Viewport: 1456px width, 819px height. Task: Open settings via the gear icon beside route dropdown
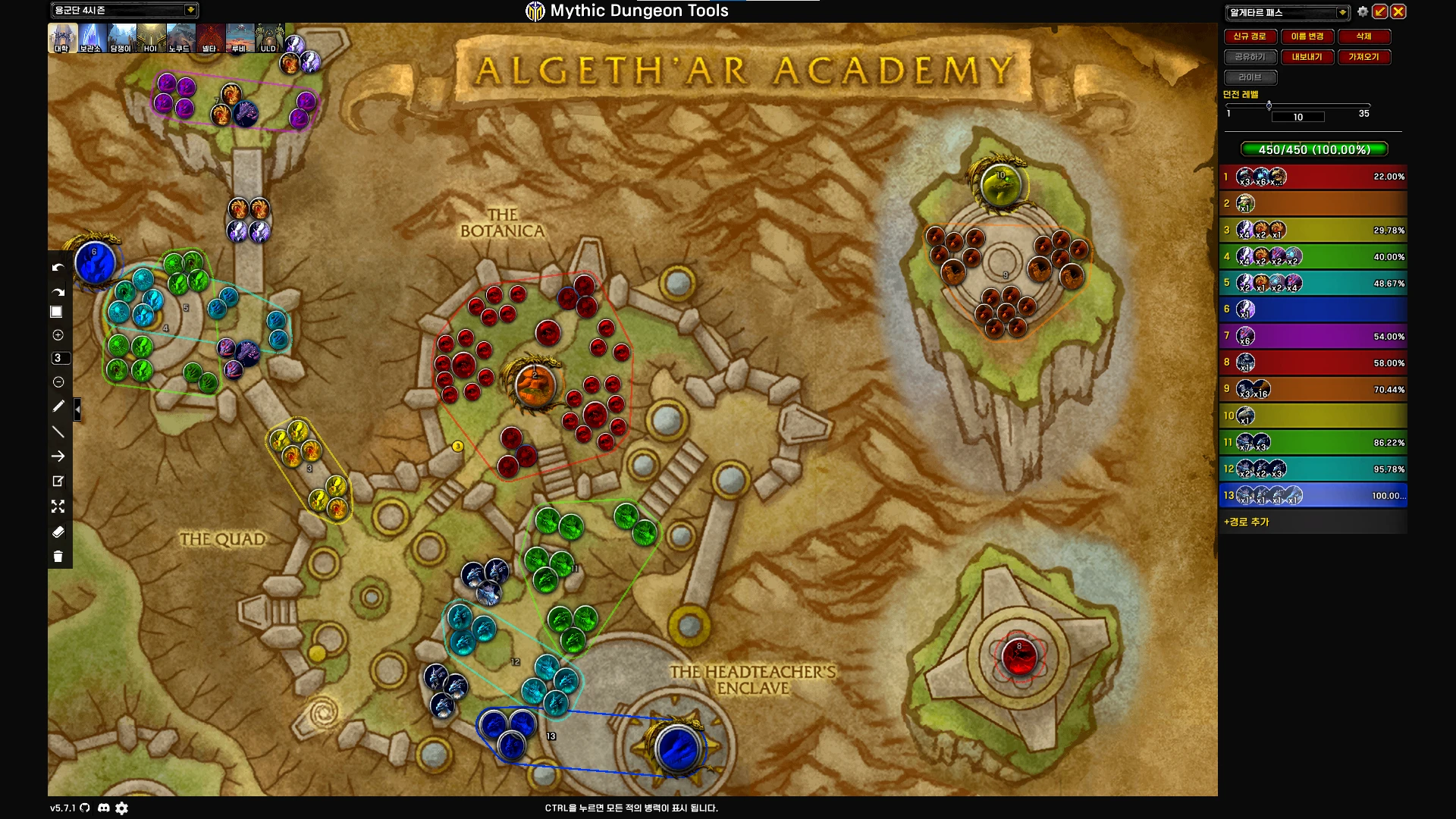click(1363, 12)
